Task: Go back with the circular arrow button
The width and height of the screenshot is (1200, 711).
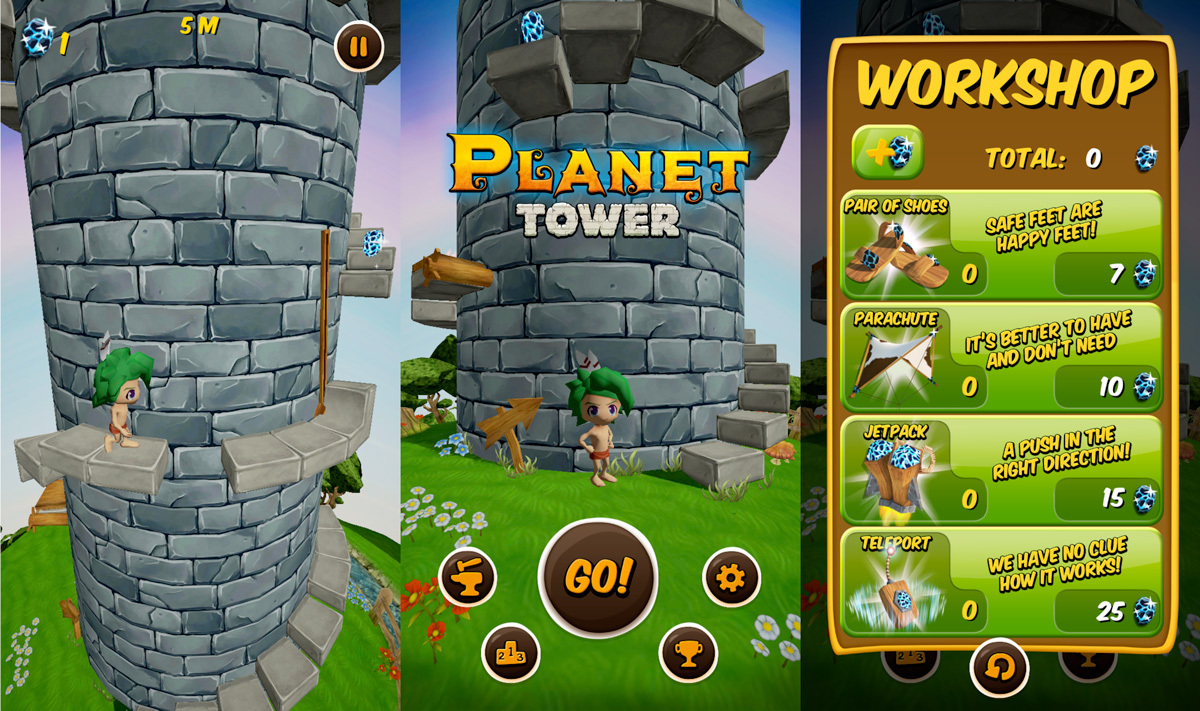Action: tap(1000, 667)
